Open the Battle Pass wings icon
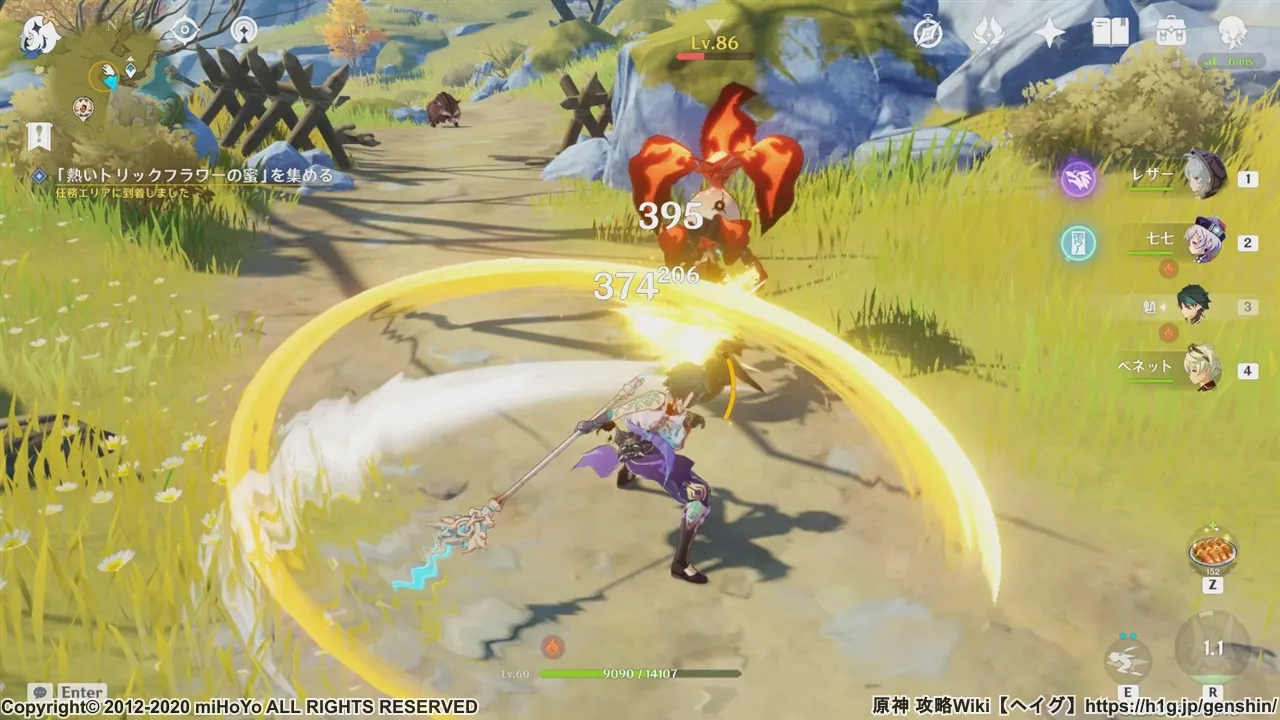1280x720 pixels. click(987, 32)
